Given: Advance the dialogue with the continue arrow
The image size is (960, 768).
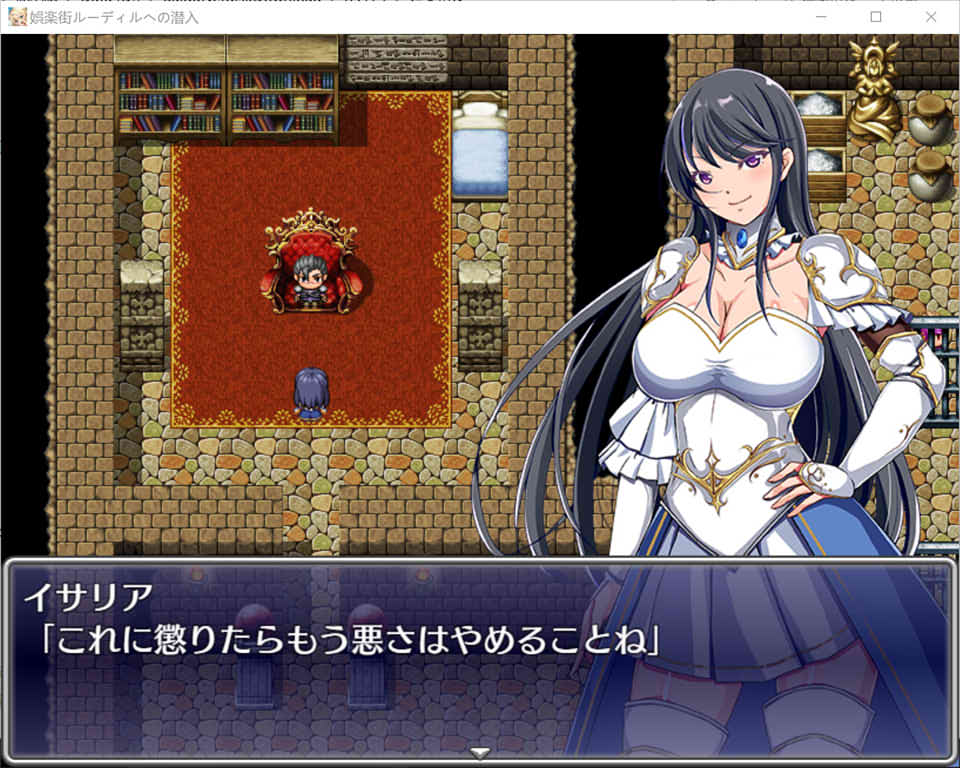Looking at the screenshot, I should (480, 752).
